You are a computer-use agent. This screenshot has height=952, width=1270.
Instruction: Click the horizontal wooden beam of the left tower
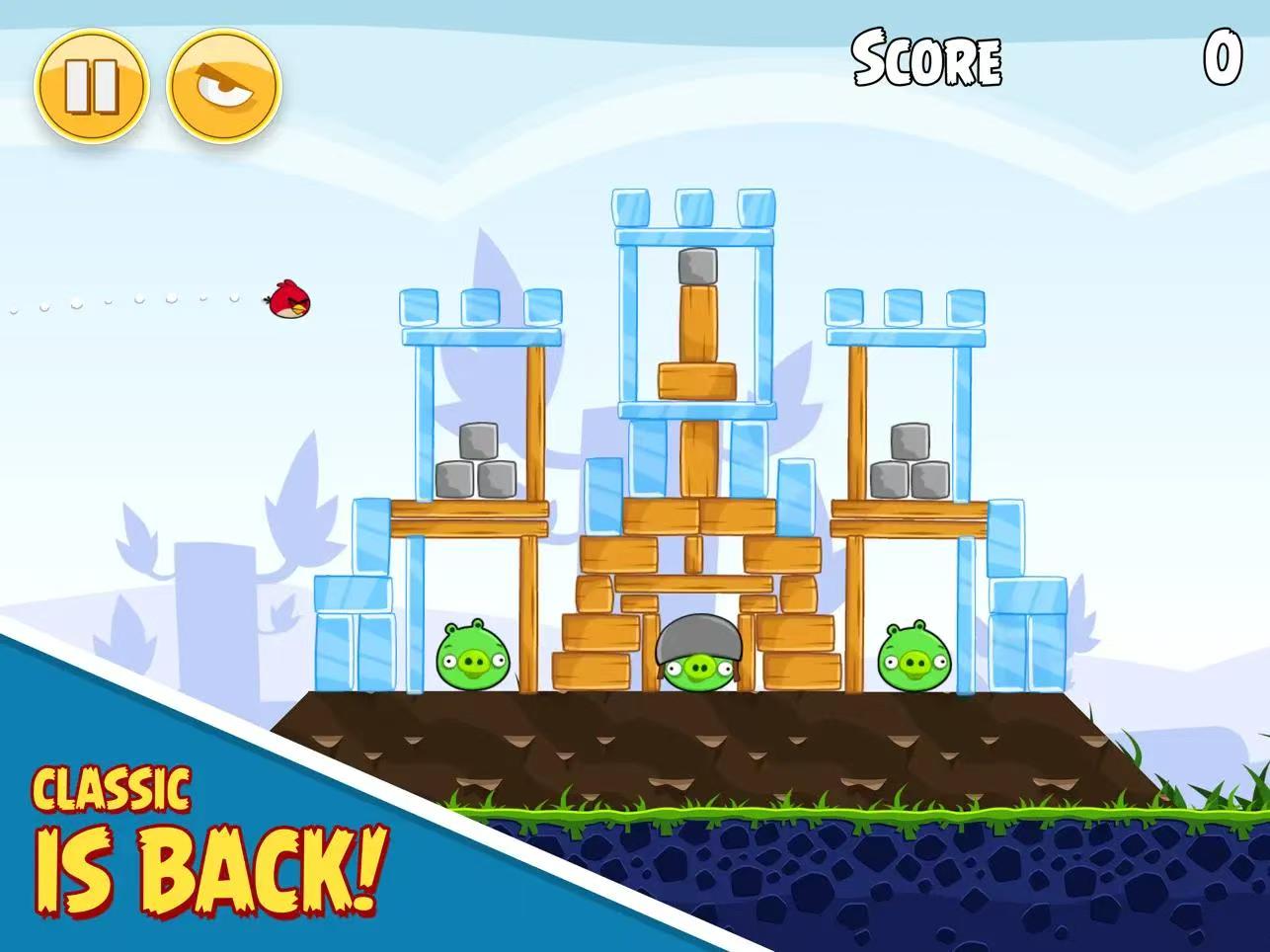pyautogui.click(x=471, y=512)
